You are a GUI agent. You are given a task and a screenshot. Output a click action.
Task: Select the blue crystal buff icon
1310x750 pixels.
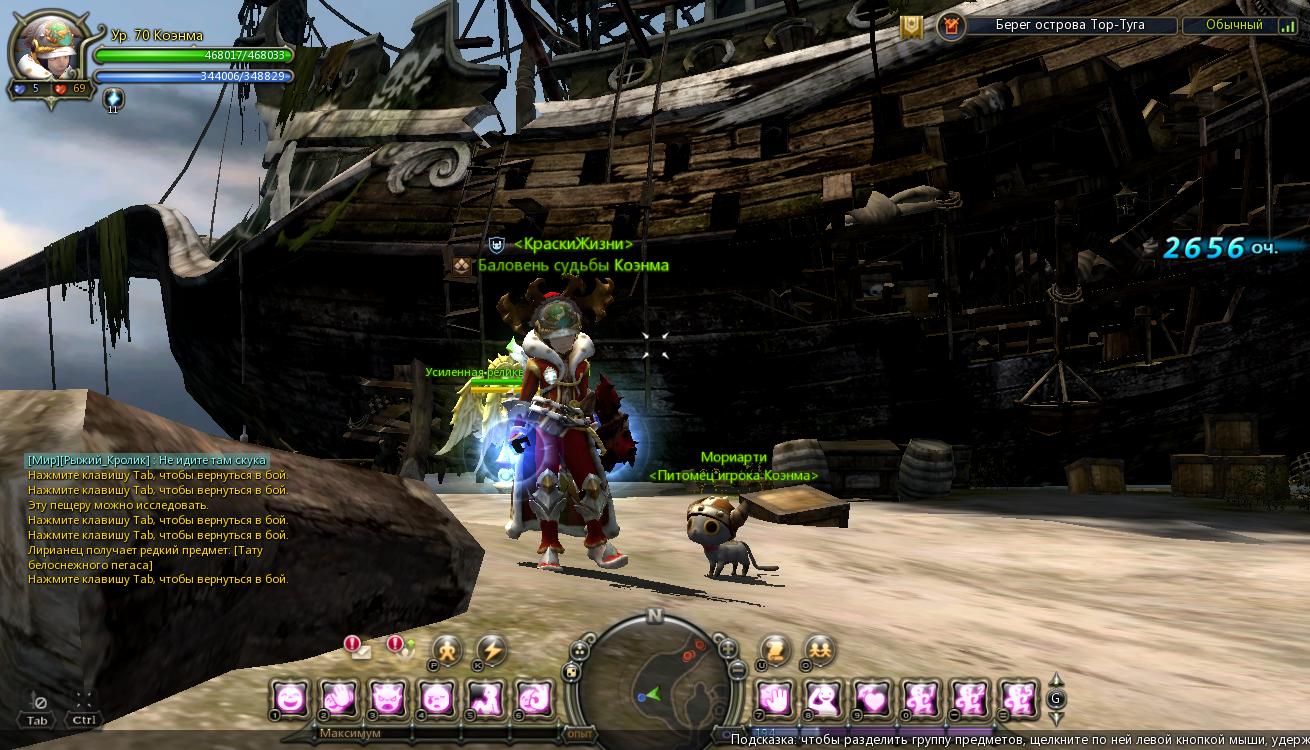click(113, 98)
